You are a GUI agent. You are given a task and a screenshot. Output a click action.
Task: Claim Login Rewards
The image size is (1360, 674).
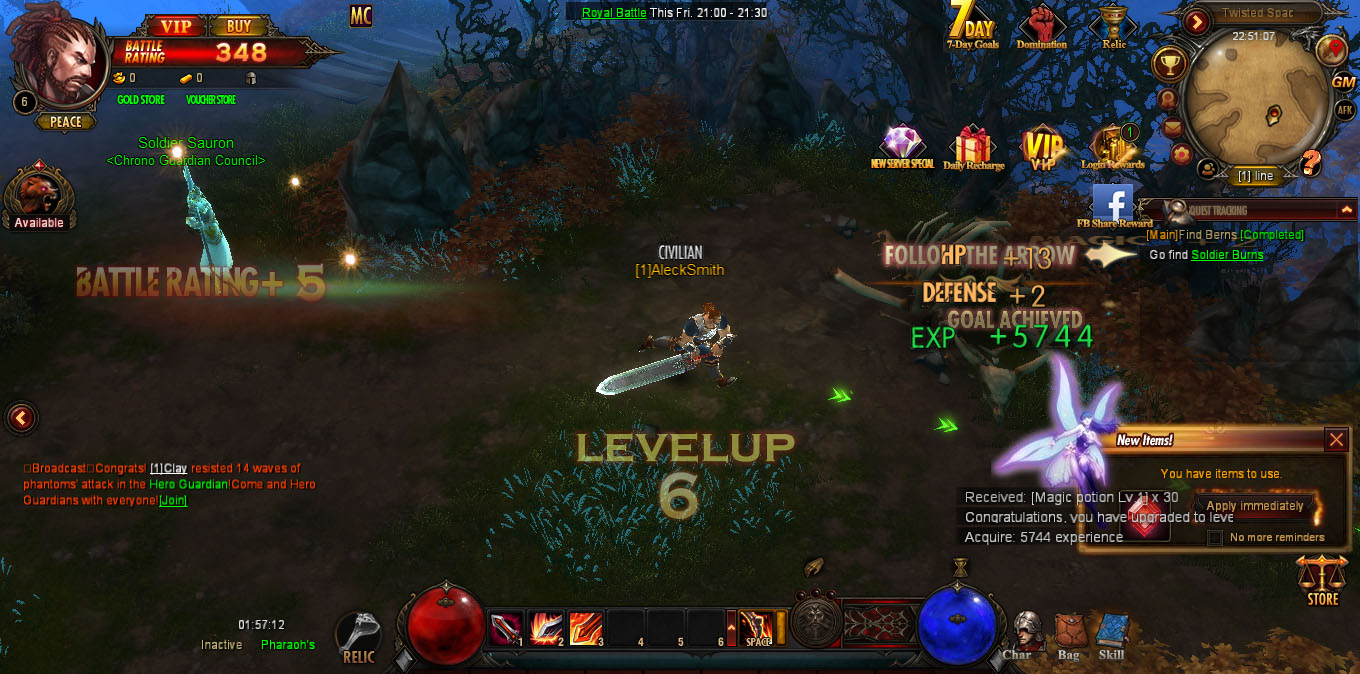1112,147
